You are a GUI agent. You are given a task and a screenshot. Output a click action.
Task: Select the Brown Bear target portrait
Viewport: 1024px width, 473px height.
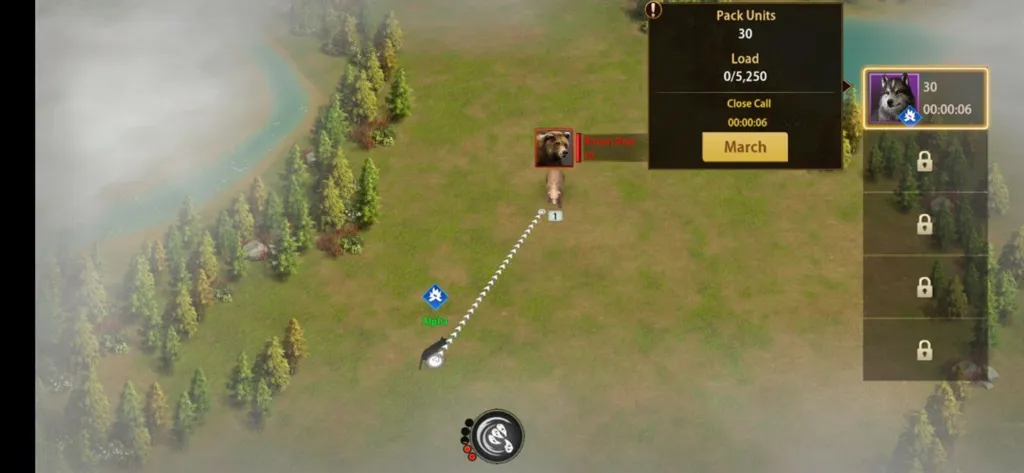pyautogui.click(x=553, y=148)
